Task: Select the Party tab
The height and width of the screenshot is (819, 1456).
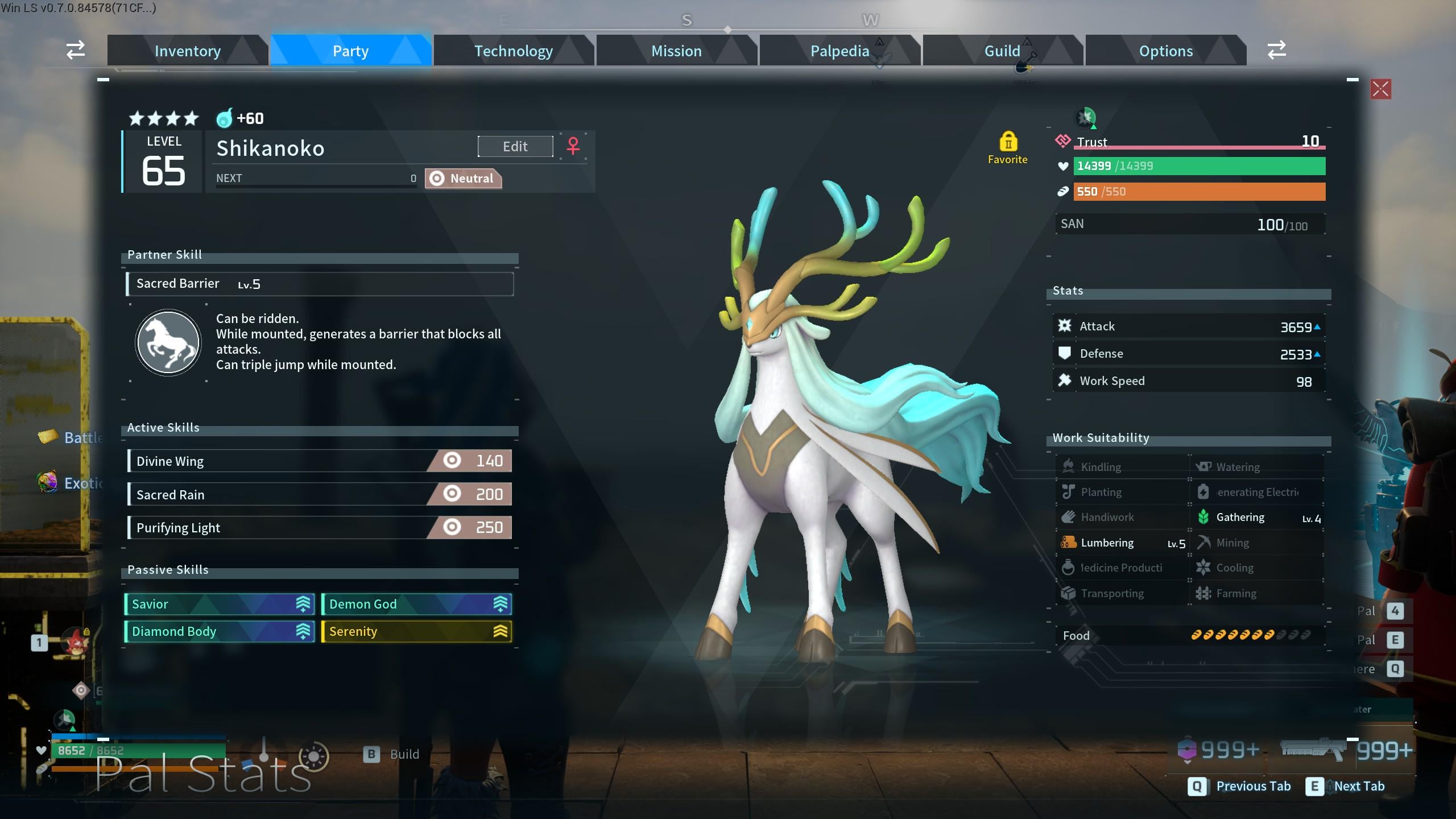Action: click(350, 51)
